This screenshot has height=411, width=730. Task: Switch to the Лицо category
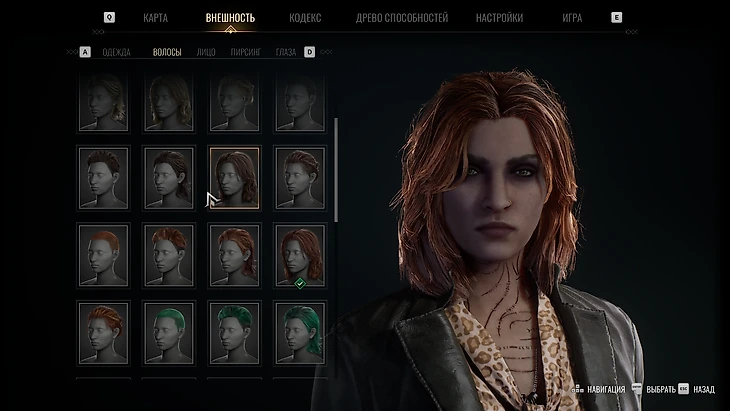[206, 52]
